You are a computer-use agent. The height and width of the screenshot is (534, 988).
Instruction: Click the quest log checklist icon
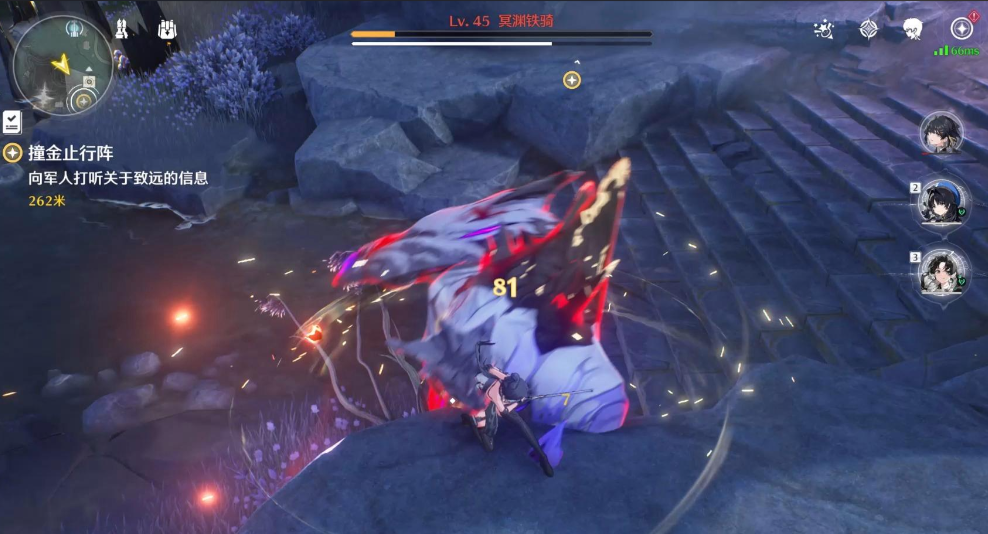coord(11,122)
